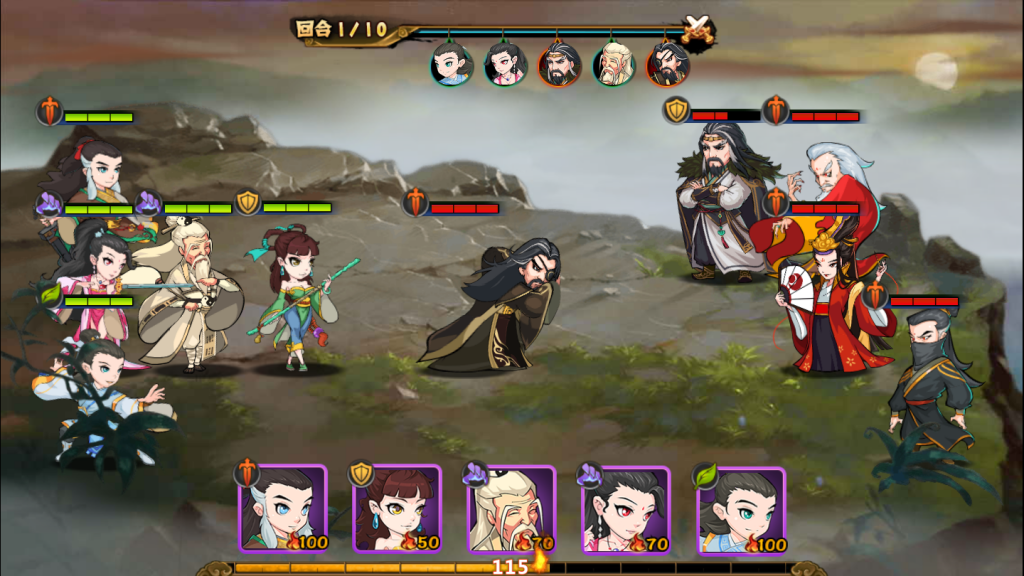Select the sword hero card costing 100
The width and height of the screenshot is (1024, 576).
click(283, 509)
